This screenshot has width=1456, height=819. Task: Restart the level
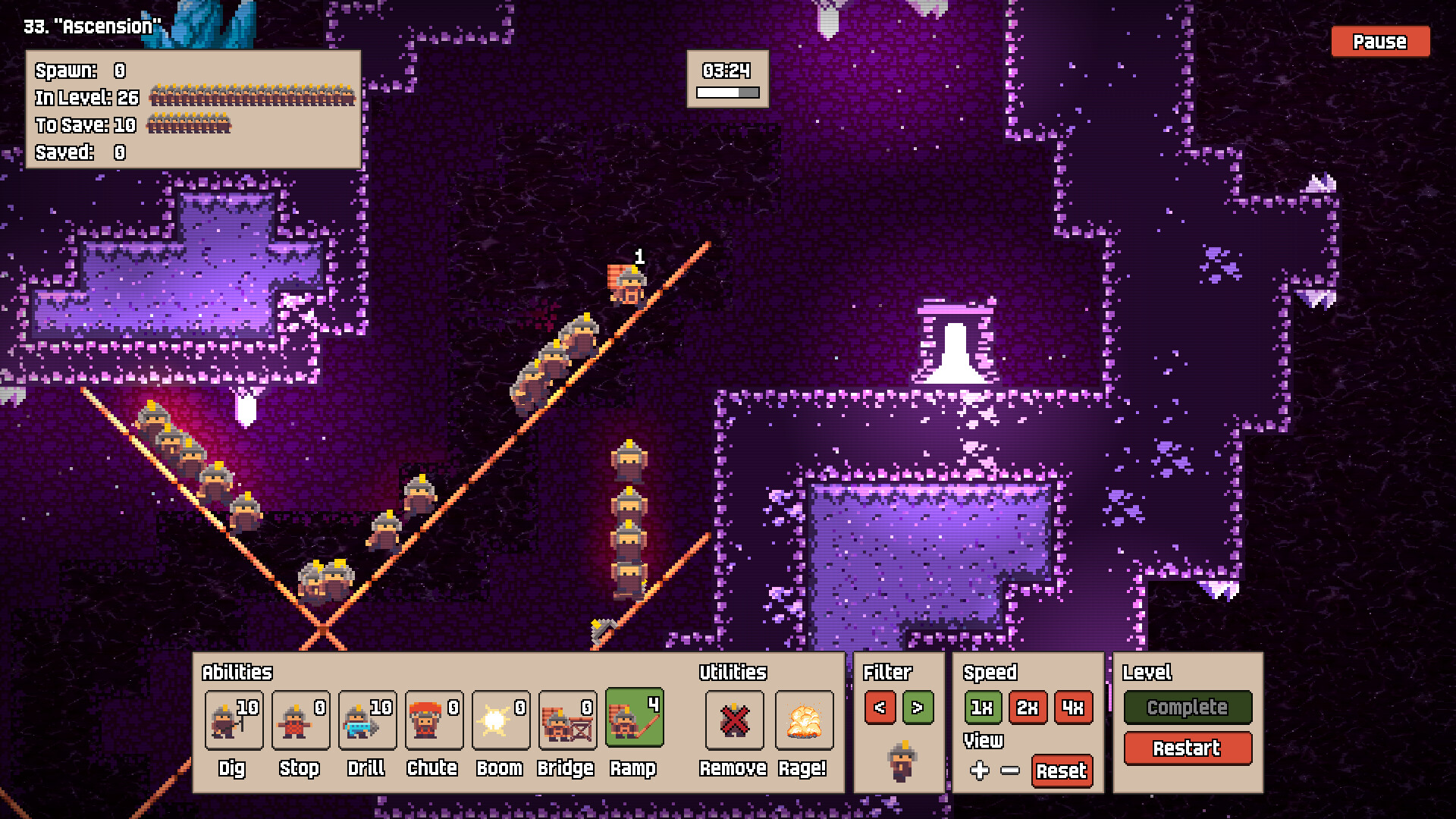(1187, 748)
